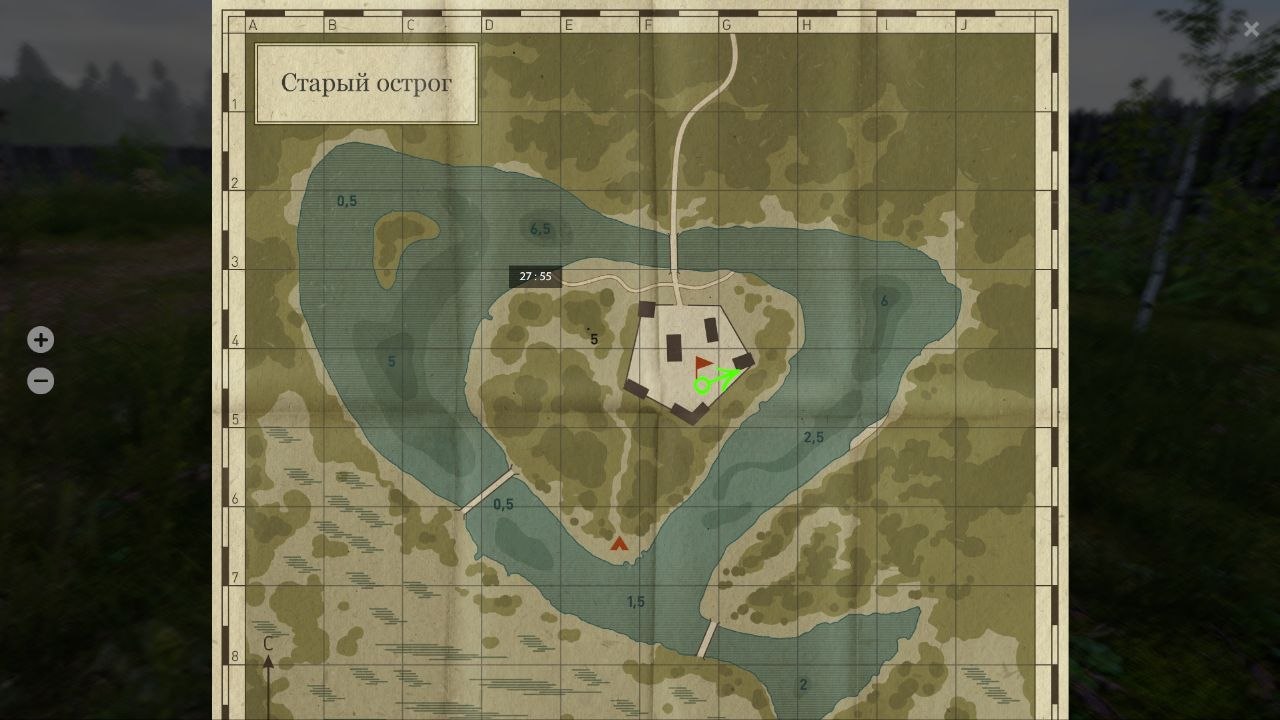Viewport: 1280px width, 720px height.
Task: Click the depth marking 2,5 in the eastern river
Action: [812, 437]
